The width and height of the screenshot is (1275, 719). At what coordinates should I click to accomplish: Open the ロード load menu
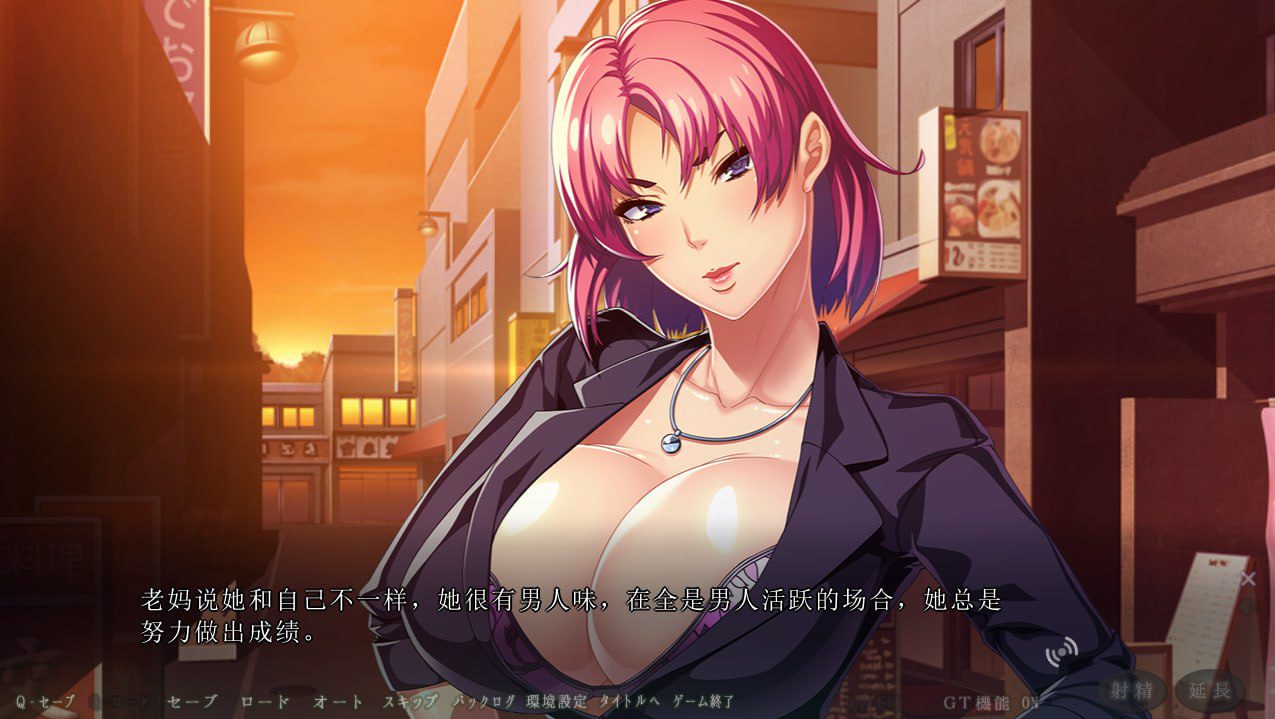[x=265, y=701]
